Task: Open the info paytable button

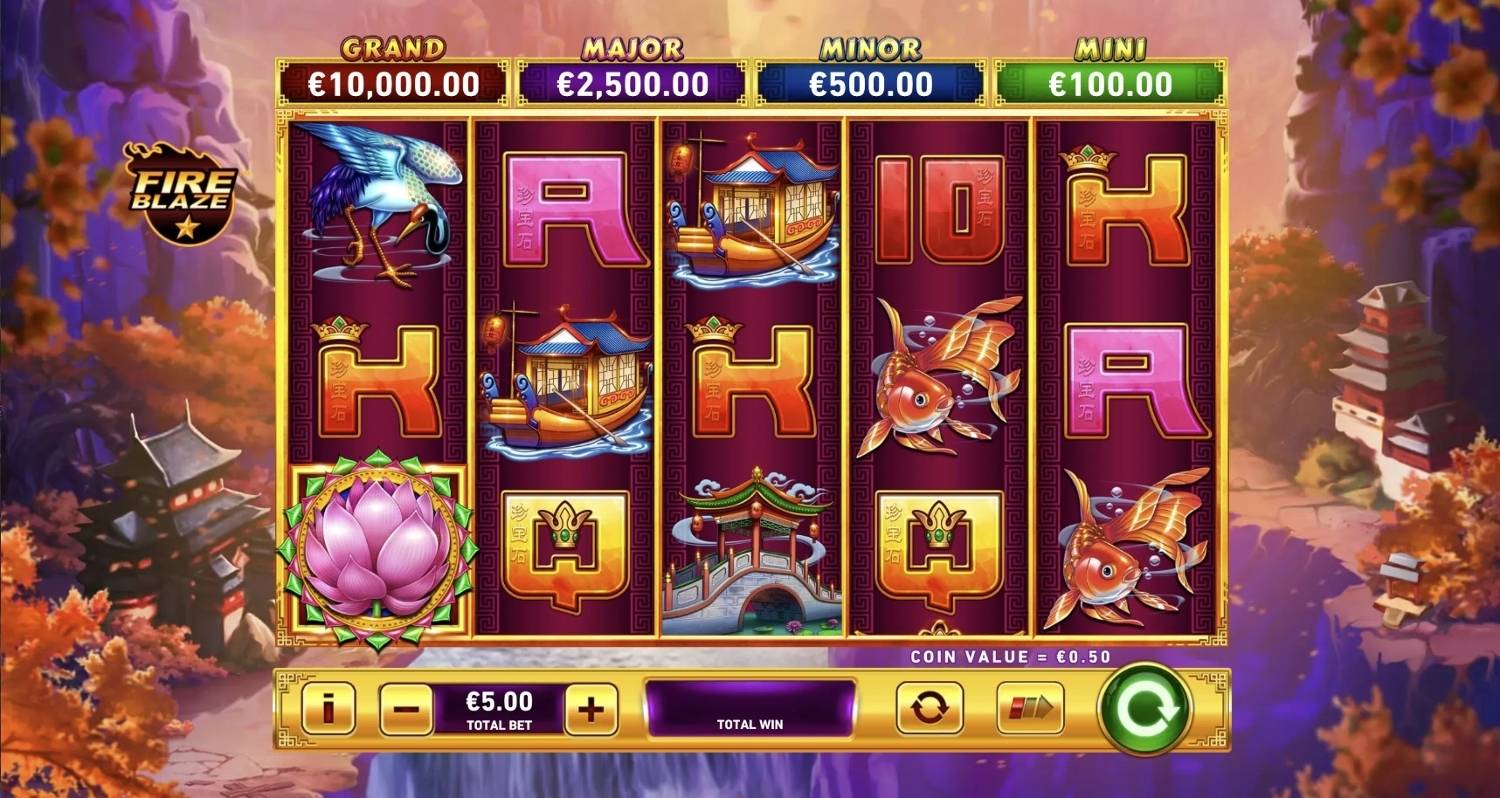Action: [x=328, y=709]
